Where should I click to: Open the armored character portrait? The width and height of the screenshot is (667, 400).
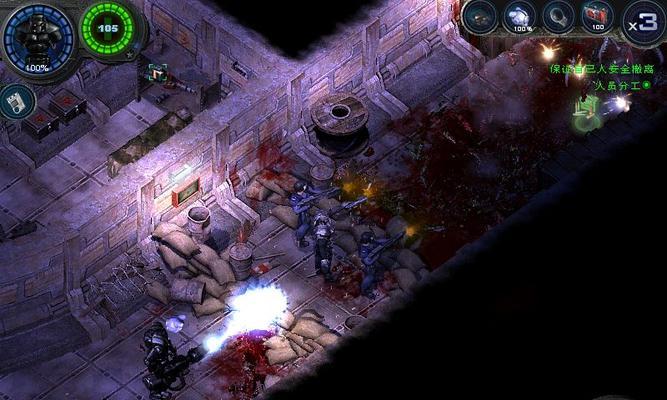[x=38, y=36]
